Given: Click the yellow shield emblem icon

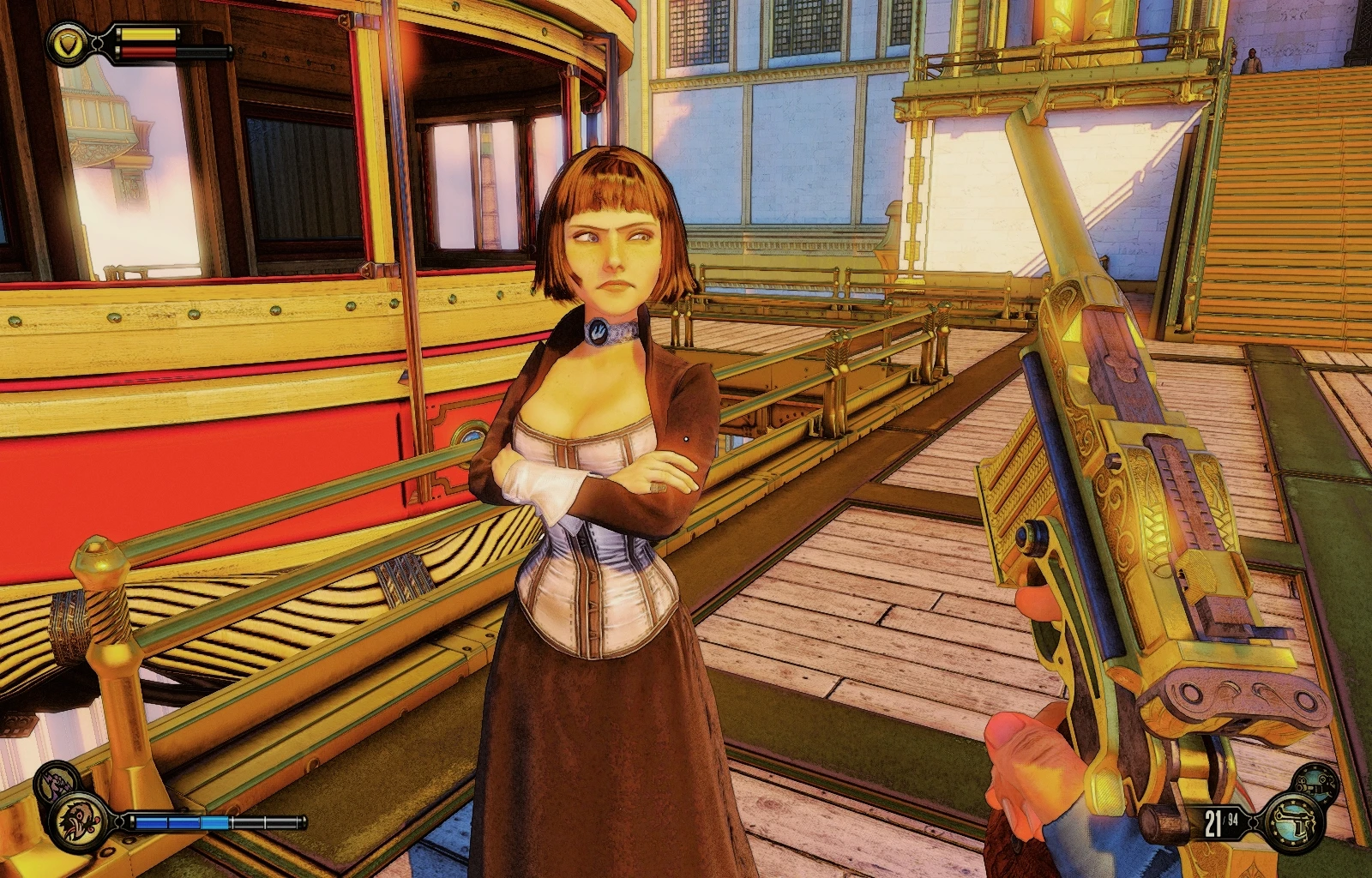Looking at the screenshot, I should pyautogui.click(x=65, y=42).
